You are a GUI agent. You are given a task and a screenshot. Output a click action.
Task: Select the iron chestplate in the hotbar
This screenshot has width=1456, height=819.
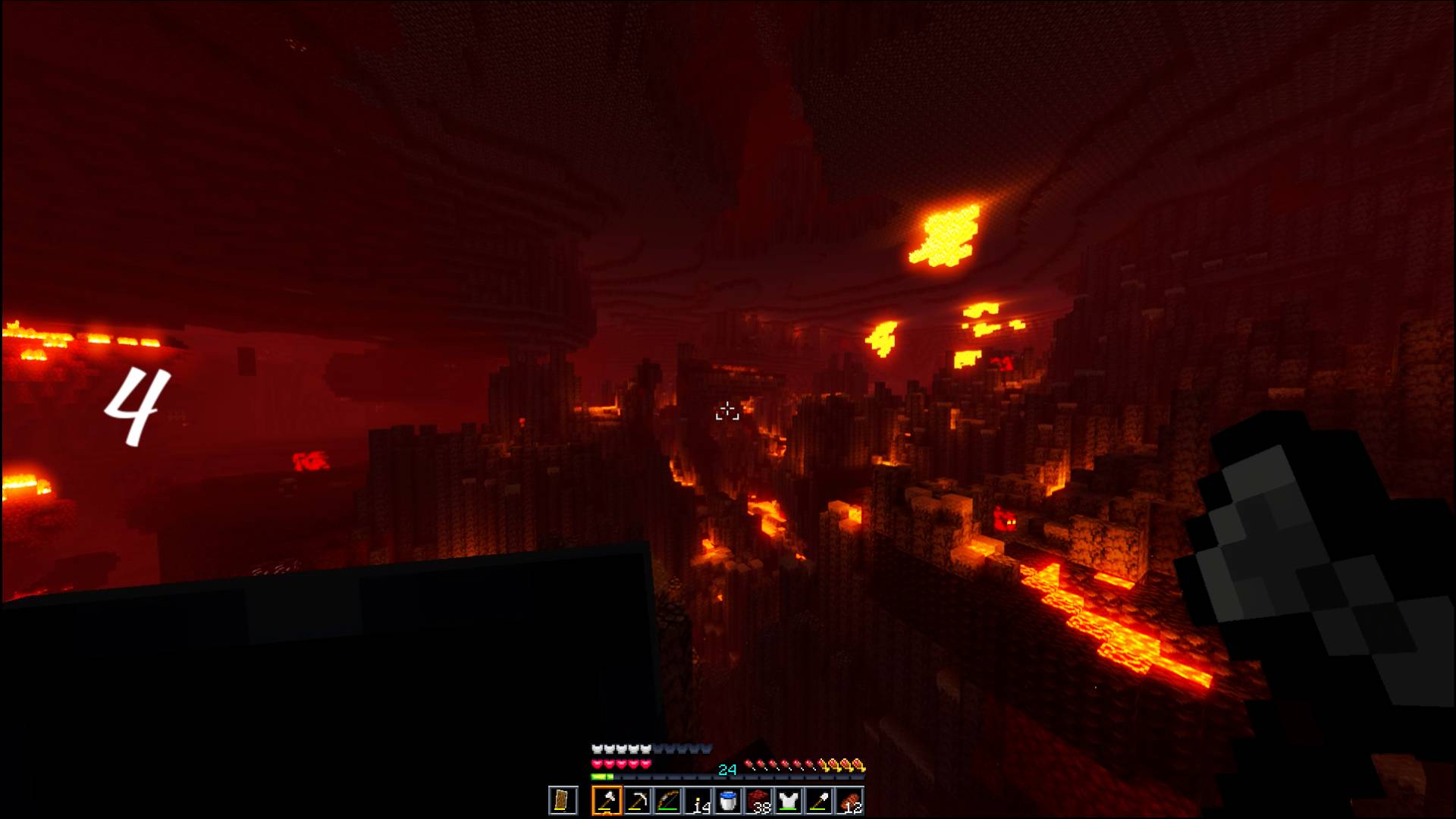click(x=789, y=802)
